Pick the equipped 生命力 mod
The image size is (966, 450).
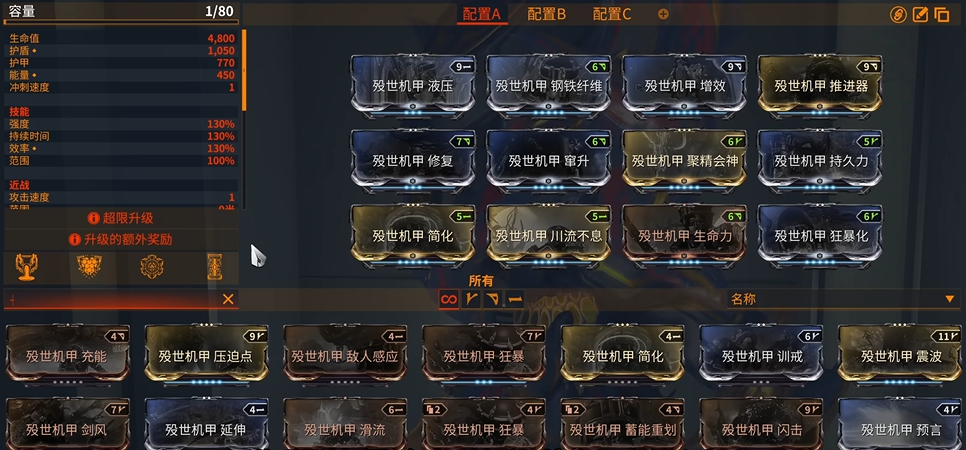click(x=685, y=234)
